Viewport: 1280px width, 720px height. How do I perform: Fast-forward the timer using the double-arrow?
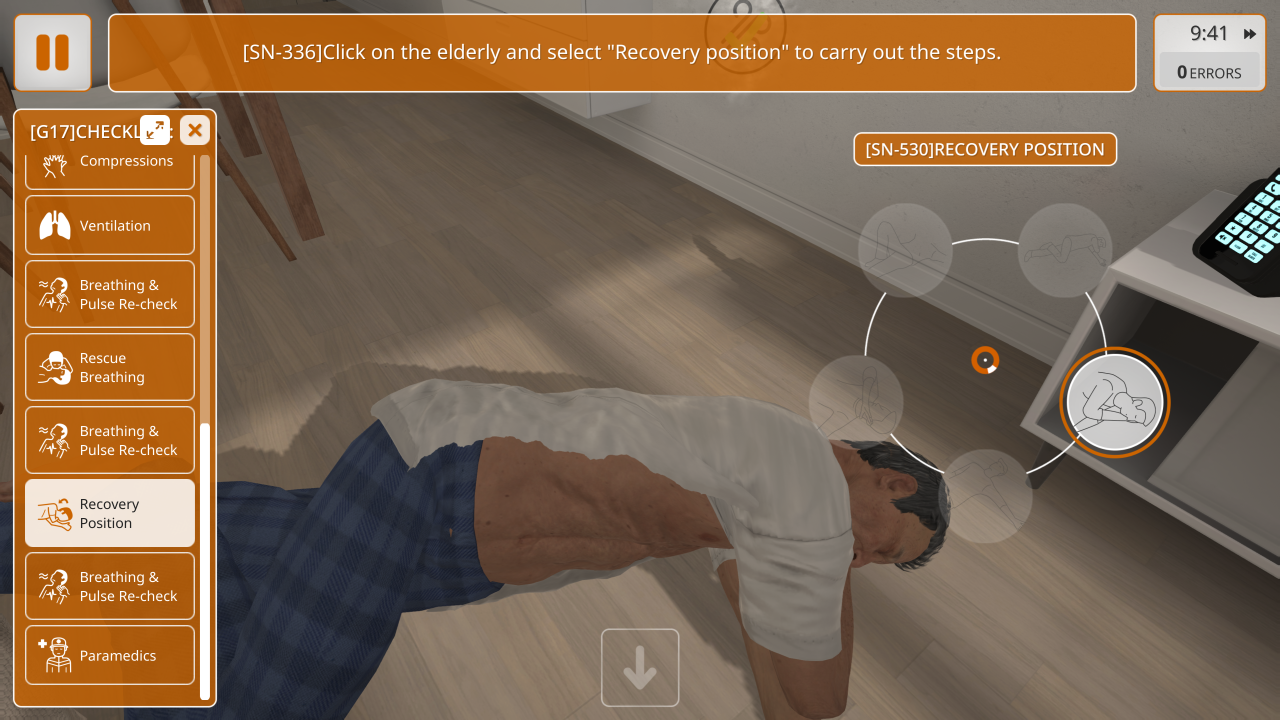(1250, 34)
